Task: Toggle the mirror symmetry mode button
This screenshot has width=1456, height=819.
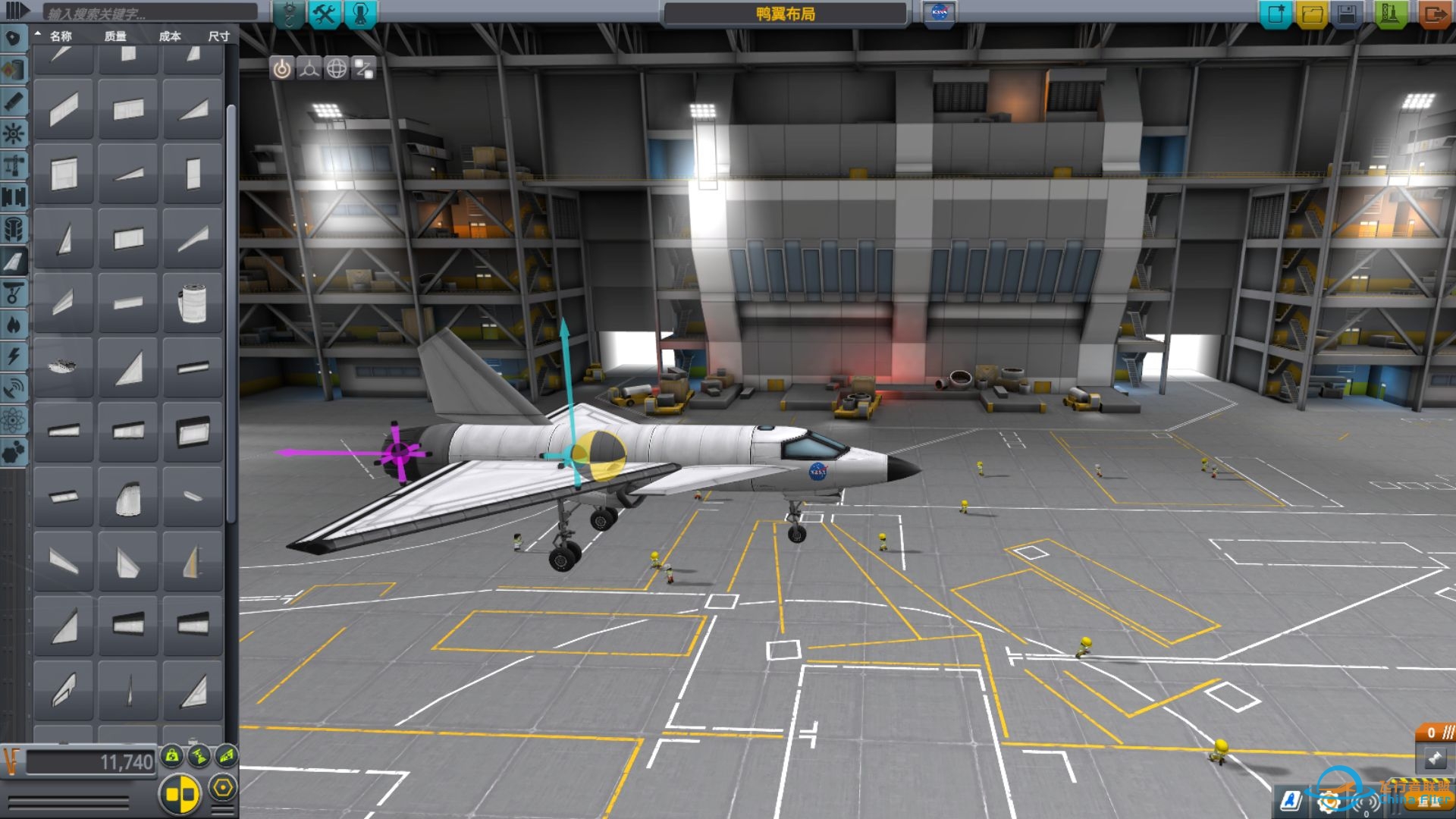Action: click(180, 794)
